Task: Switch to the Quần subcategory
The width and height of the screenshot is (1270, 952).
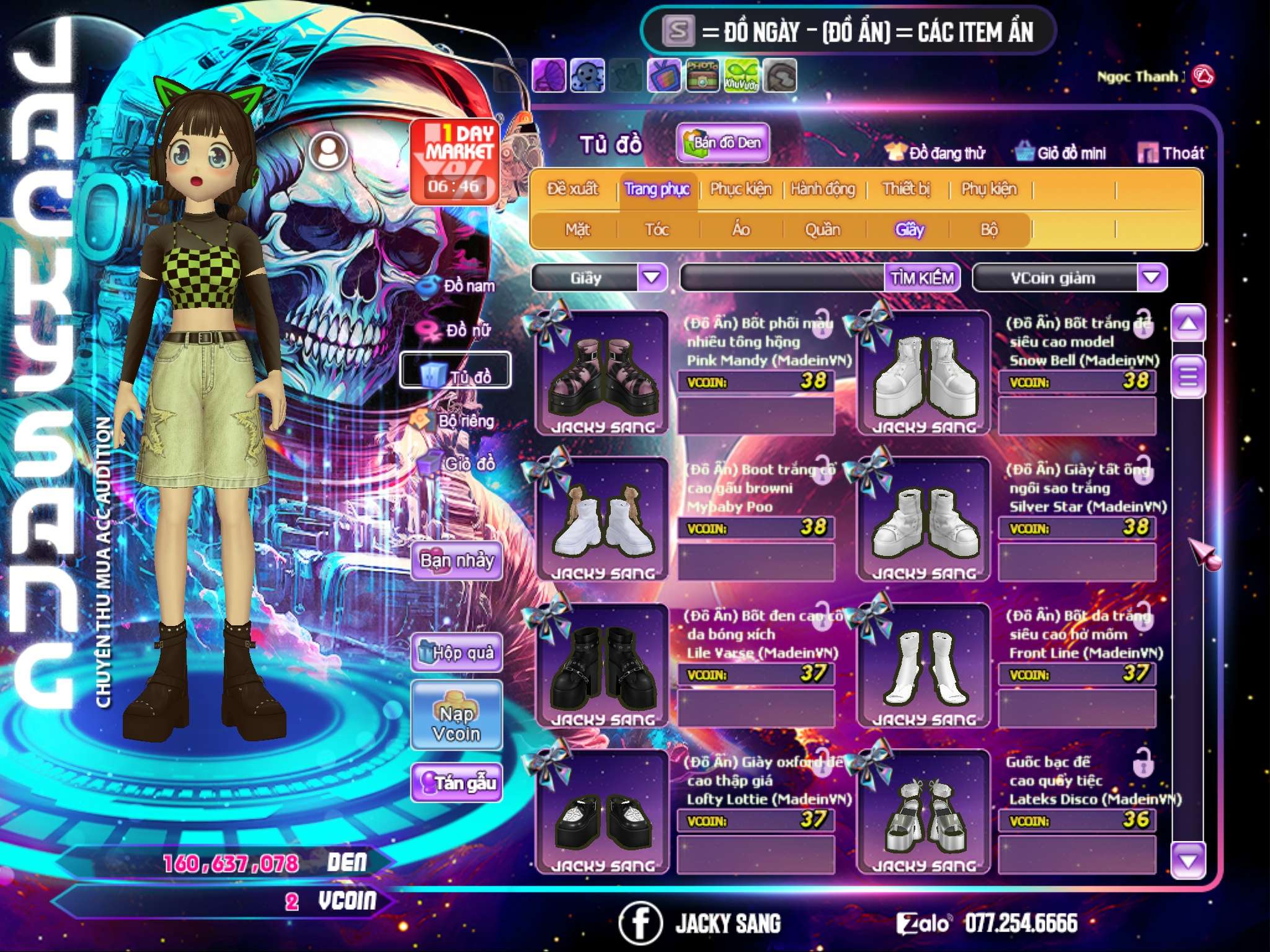Action: [822, 230]
